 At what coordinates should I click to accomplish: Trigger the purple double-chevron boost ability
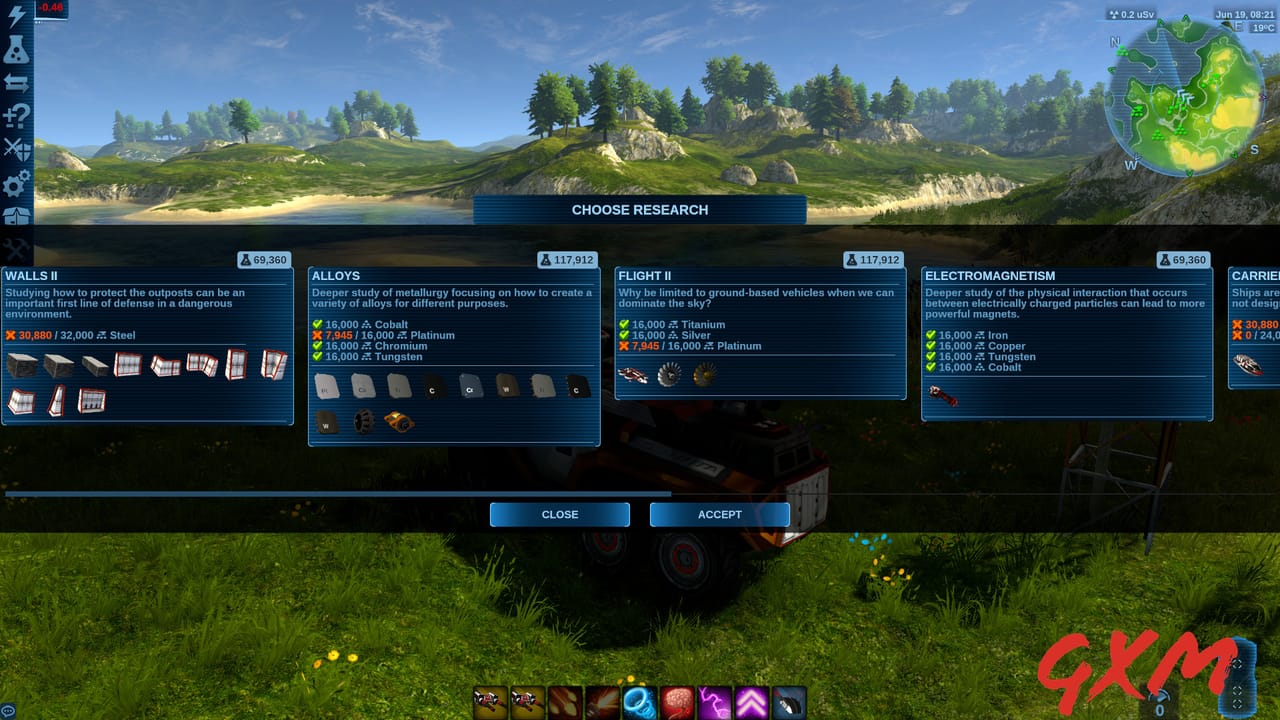tap(750, 703)
